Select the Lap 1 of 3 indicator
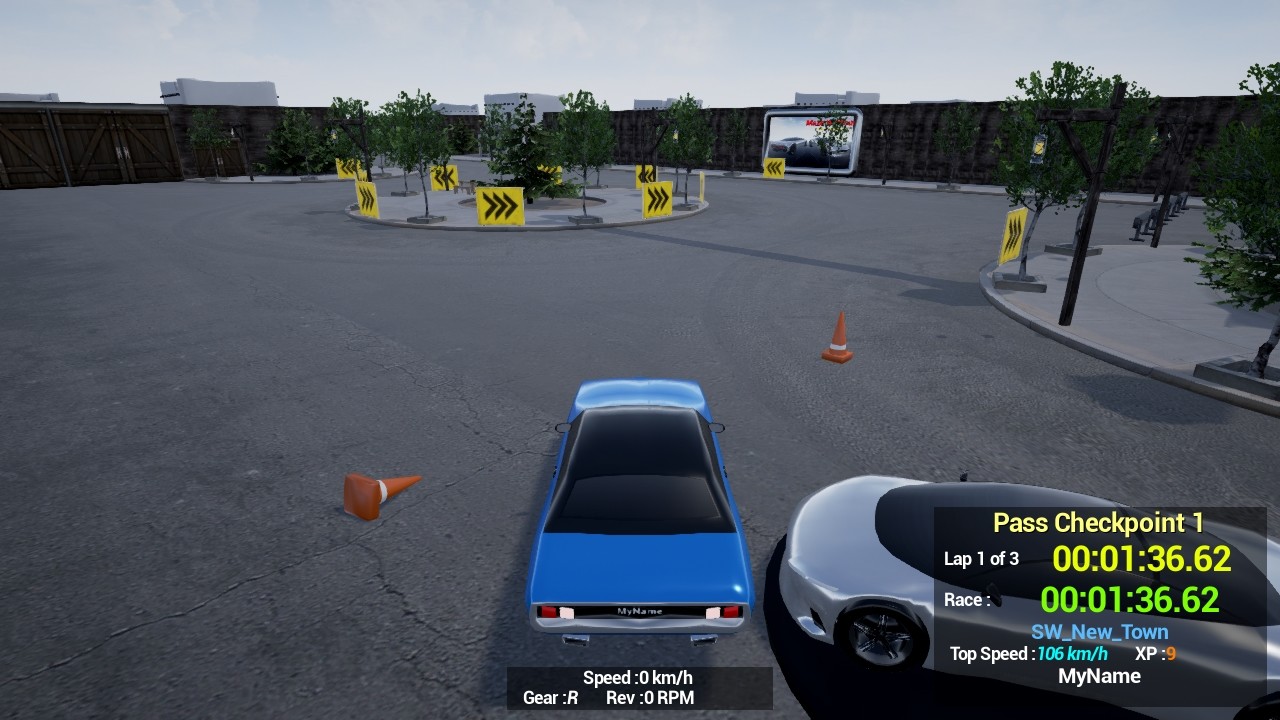This screenshot has width=1280, height=720. click(x=980, y=559)
